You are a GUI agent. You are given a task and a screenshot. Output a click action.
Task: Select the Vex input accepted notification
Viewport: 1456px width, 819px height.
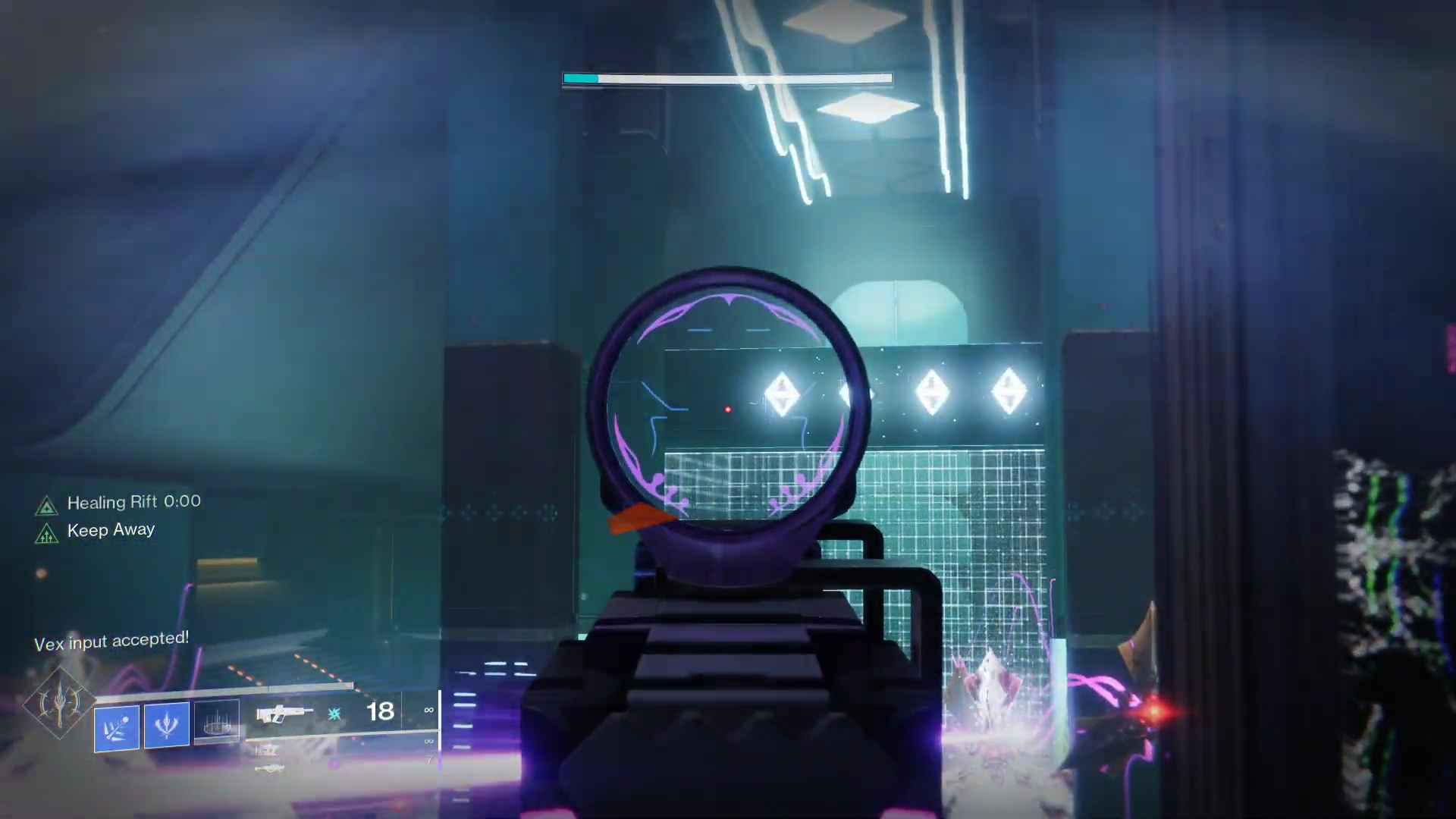pos(111,641)
